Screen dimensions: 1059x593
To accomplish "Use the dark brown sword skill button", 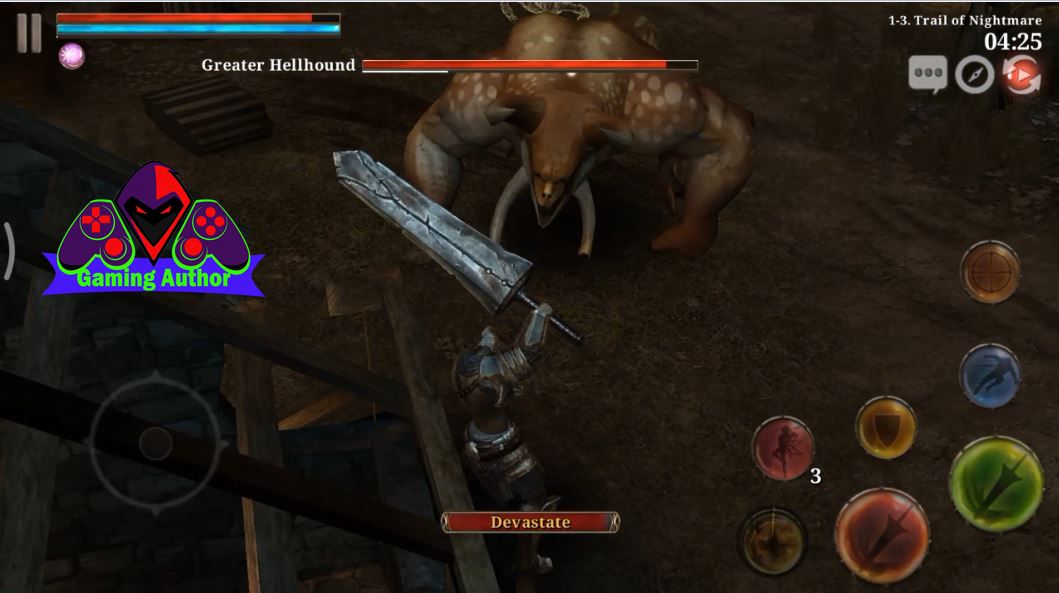I will (772, 541).
